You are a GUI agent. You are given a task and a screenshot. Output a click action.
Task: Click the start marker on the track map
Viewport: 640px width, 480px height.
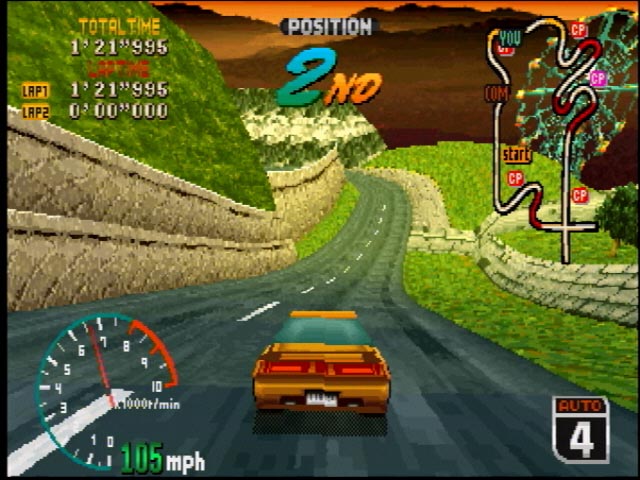pos(515,155)
